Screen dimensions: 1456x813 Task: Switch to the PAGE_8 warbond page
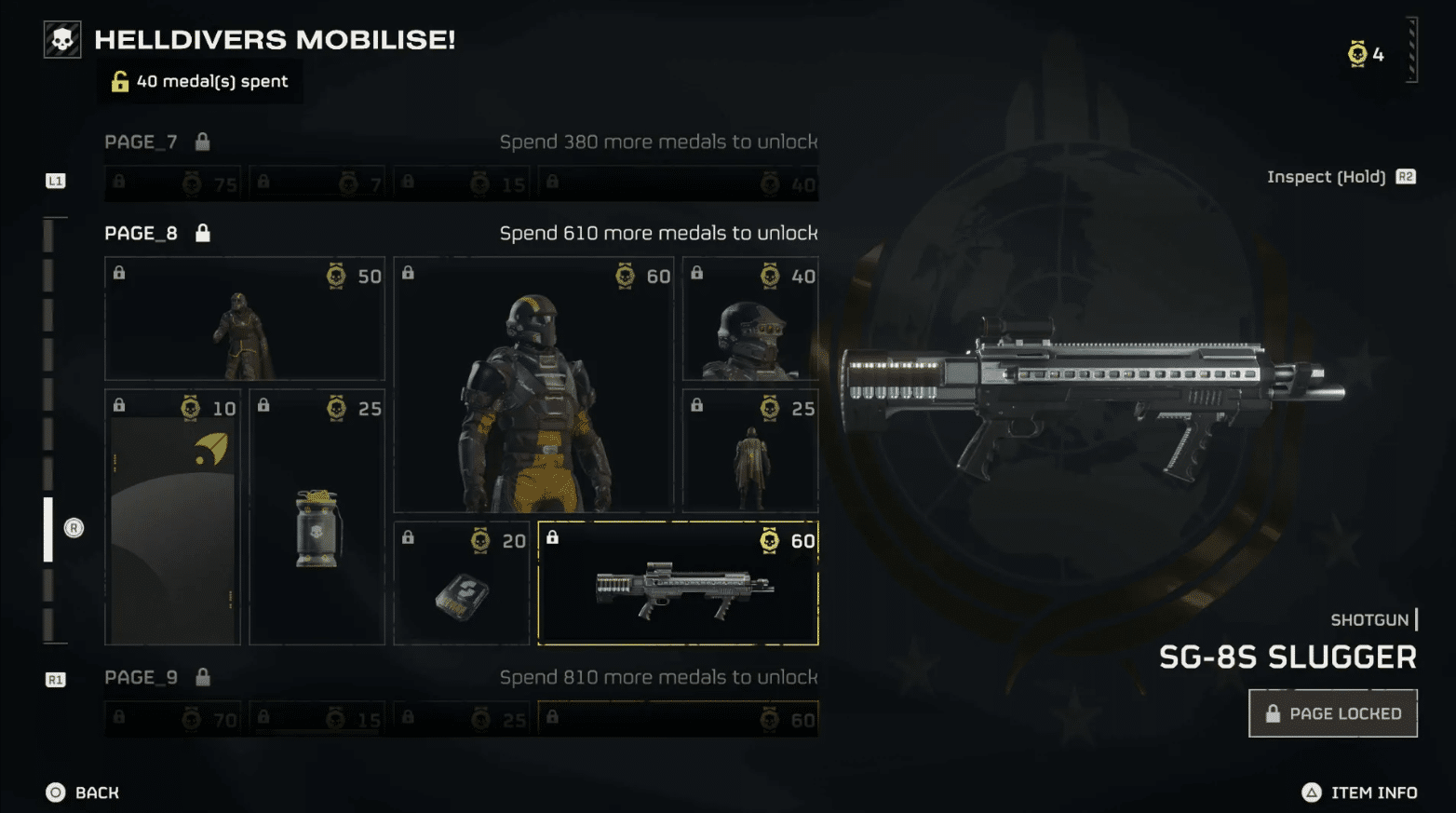[141, 232]
